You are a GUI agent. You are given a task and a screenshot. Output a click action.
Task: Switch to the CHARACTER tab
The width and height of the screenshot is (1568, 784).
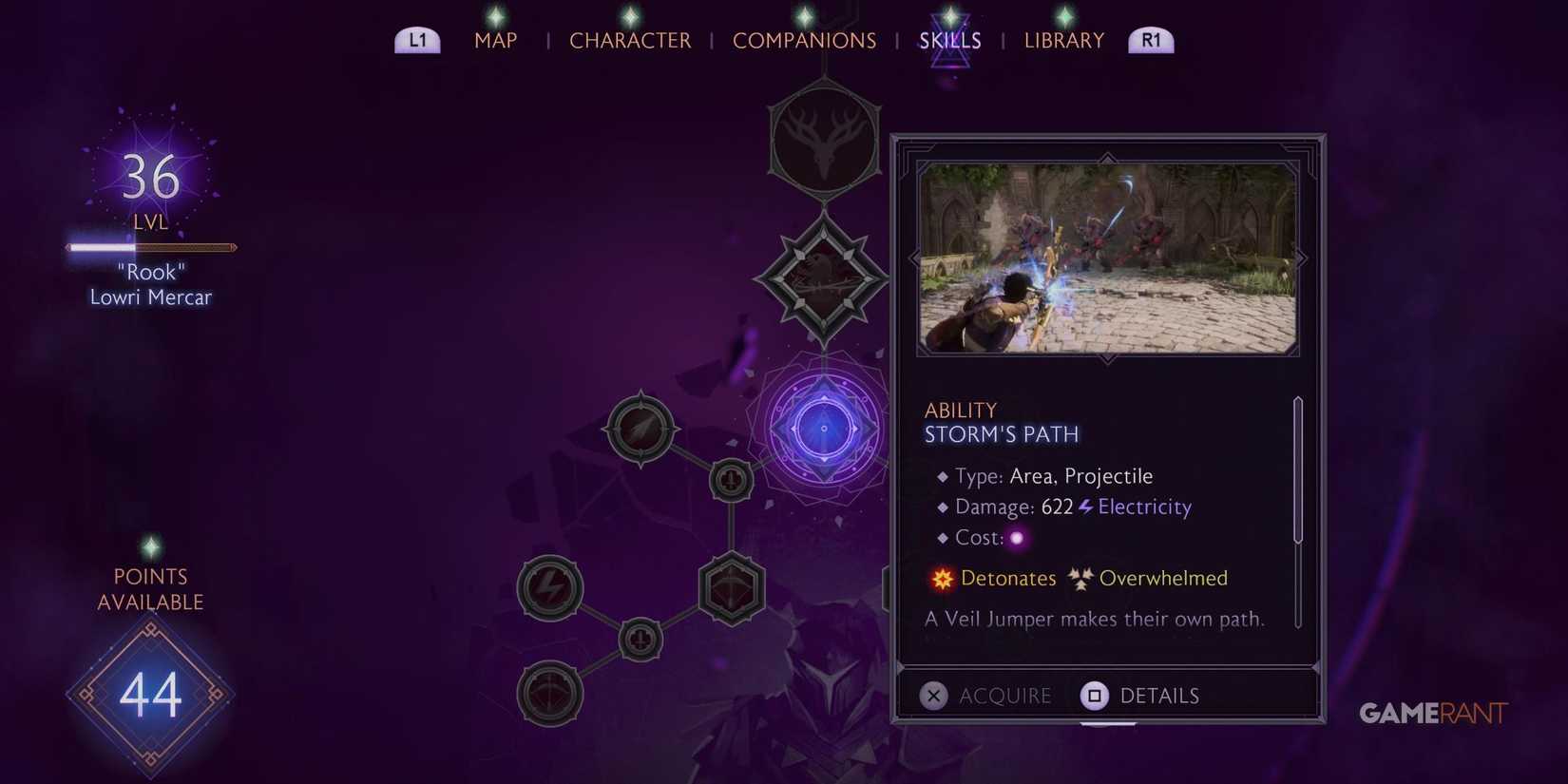[630, 40]
